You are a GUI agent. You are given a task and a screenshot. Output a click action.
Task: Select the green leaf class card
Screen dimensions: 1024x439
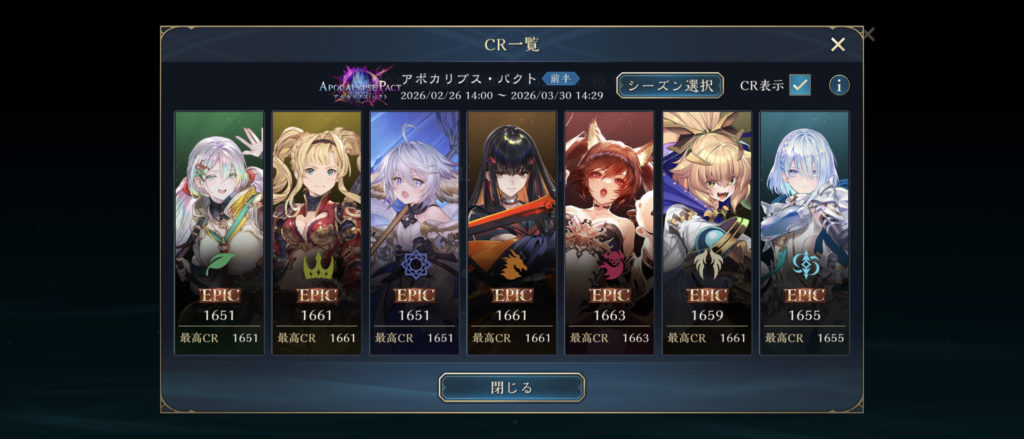(219, 232)
